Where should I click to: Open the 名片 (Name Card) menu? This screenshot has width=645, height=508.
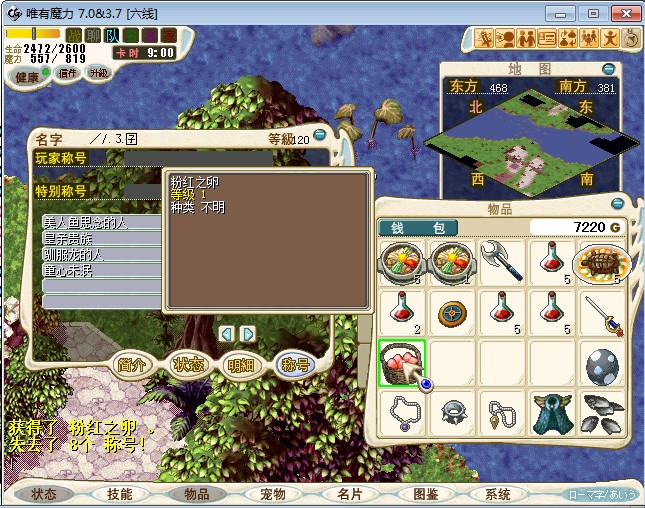tap(349, 494)
